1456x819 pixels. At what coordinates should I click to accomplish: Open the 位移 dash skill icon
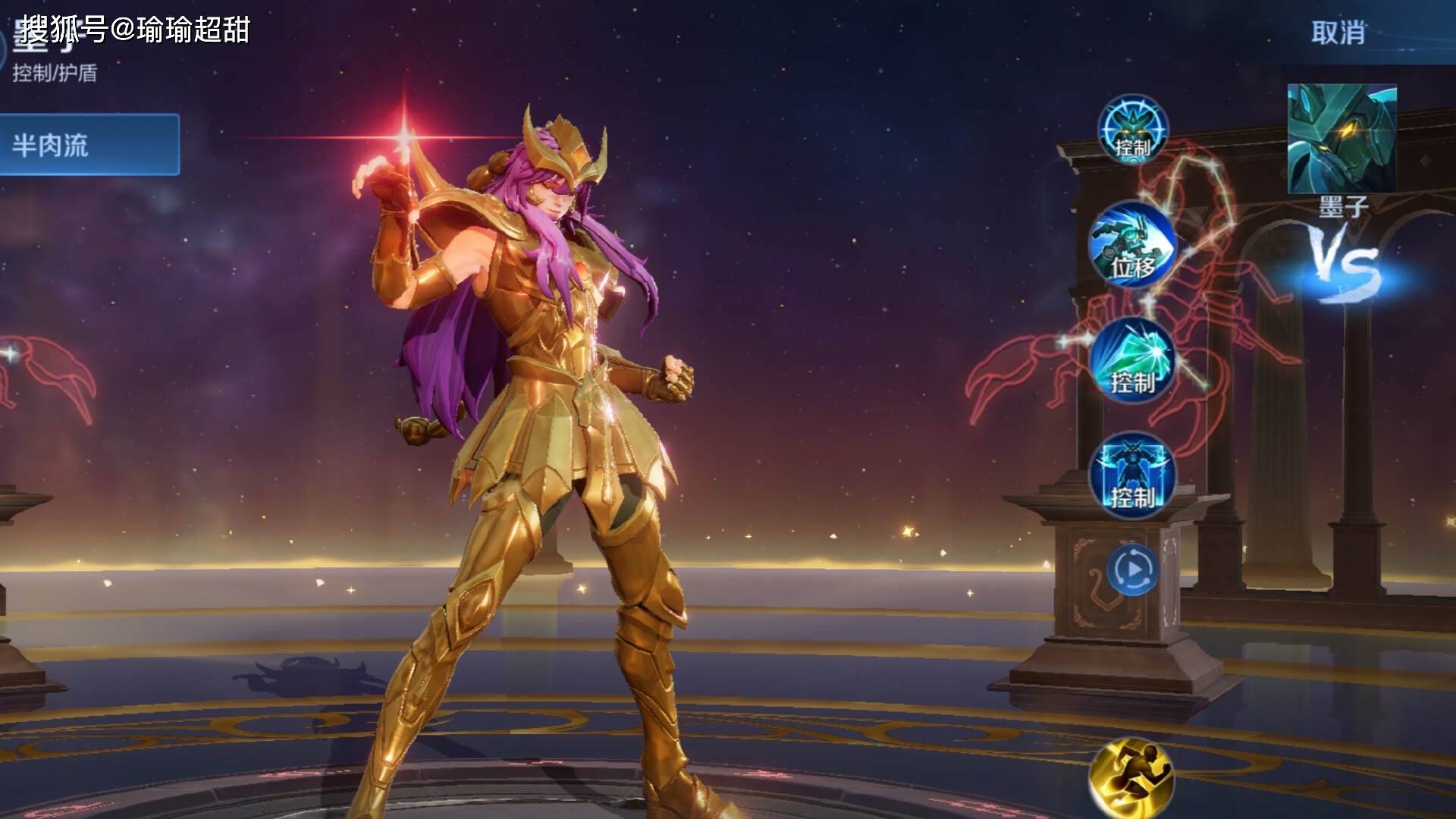[1132, 244]
